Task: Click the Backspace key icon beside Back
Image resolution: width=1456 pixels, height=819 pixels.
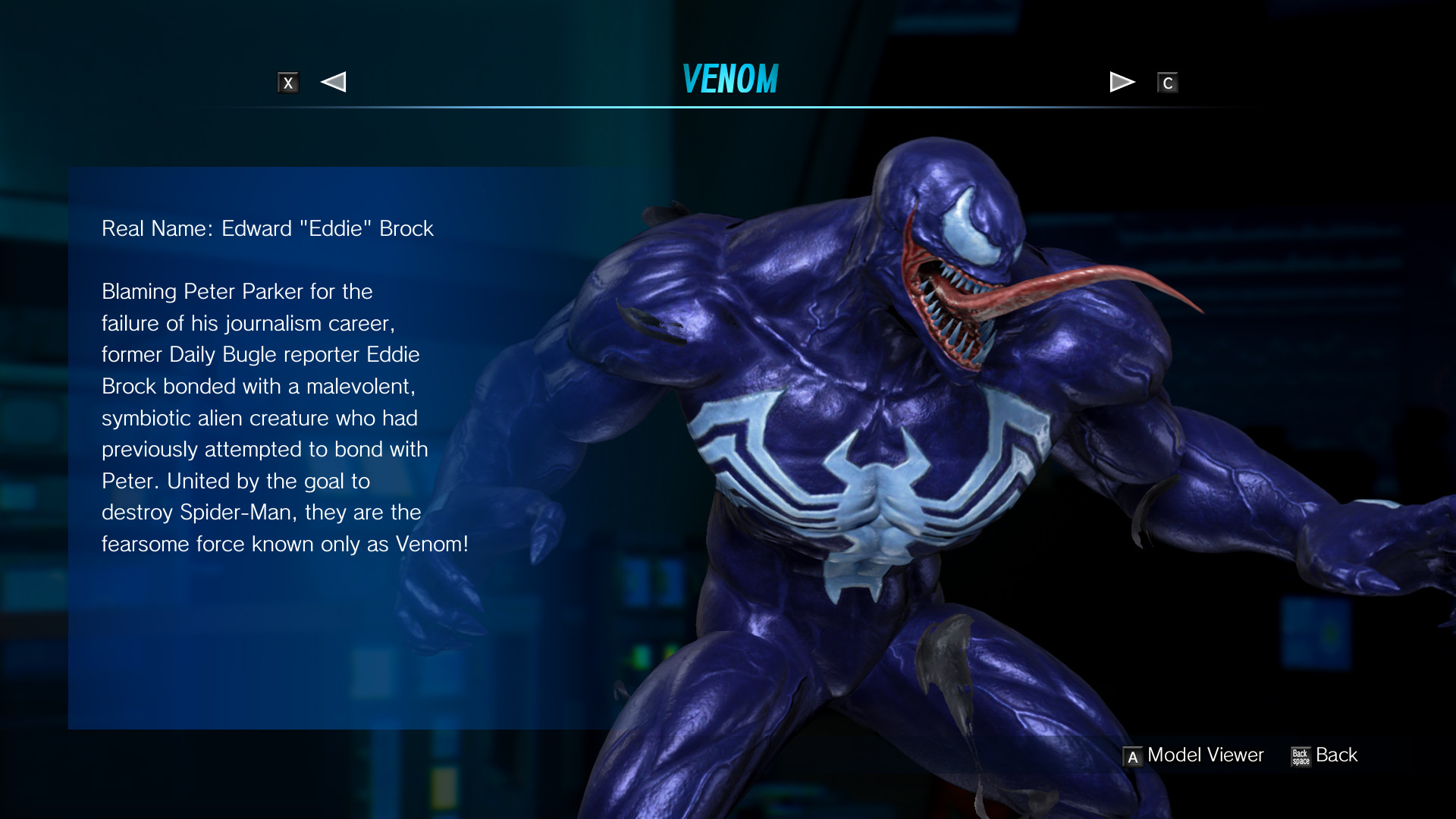Action: (x=1300, y=755)
